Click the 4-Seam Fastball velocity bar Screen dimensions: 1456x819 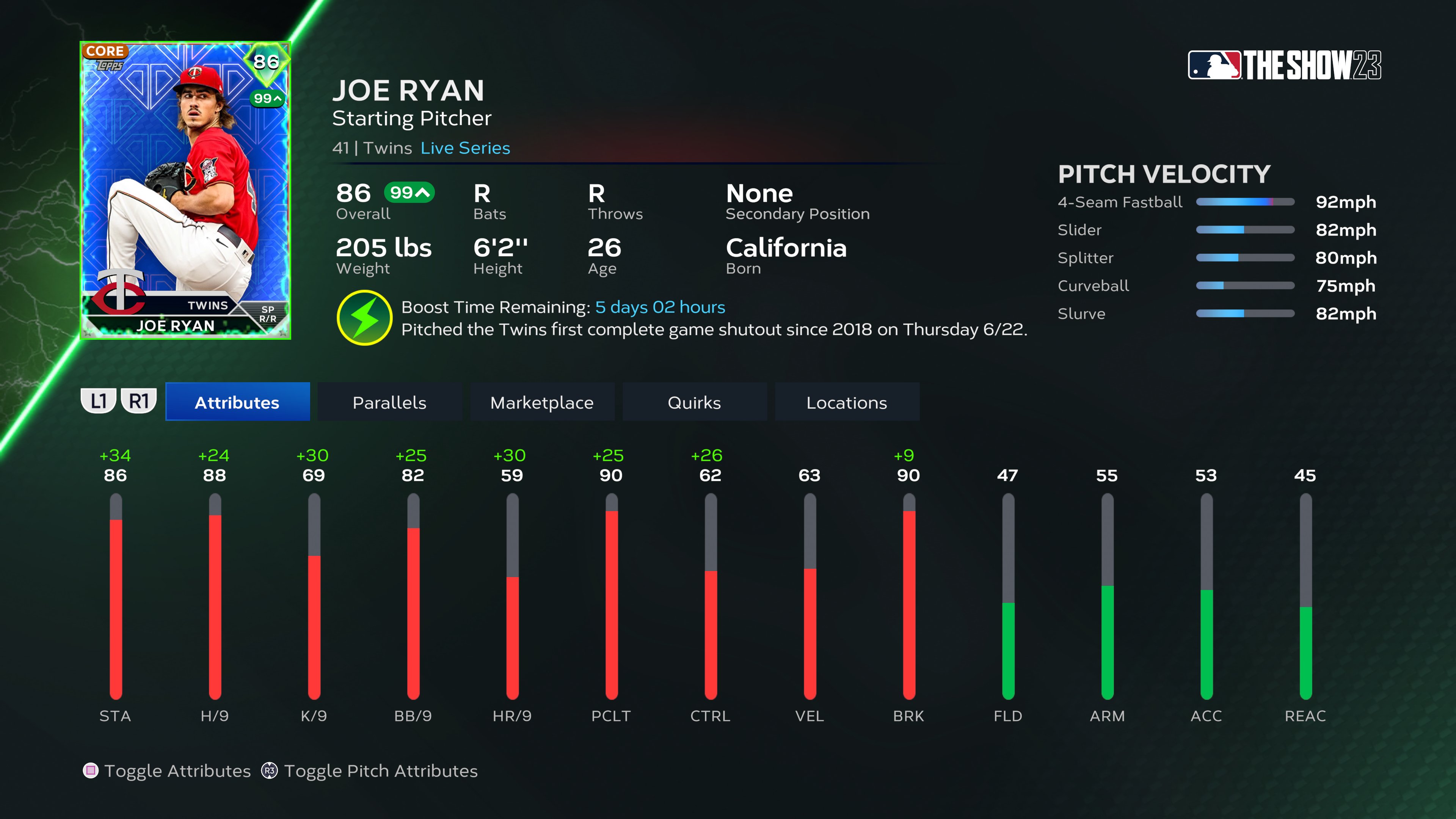[x=1245, y=202]
